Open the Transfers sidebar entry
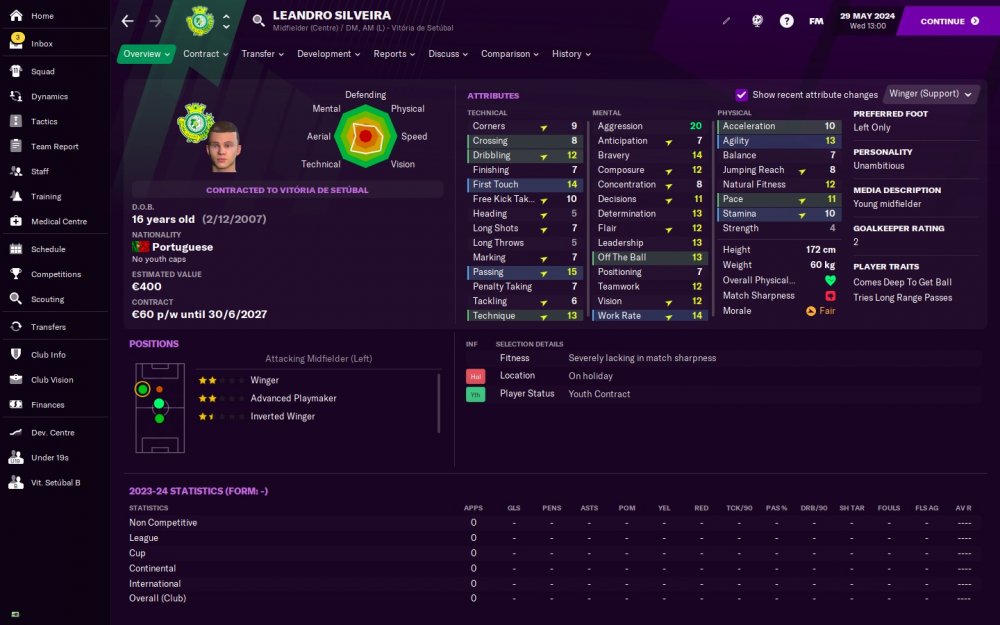This screenshot has width=1000, height=625. click(48, 327)
